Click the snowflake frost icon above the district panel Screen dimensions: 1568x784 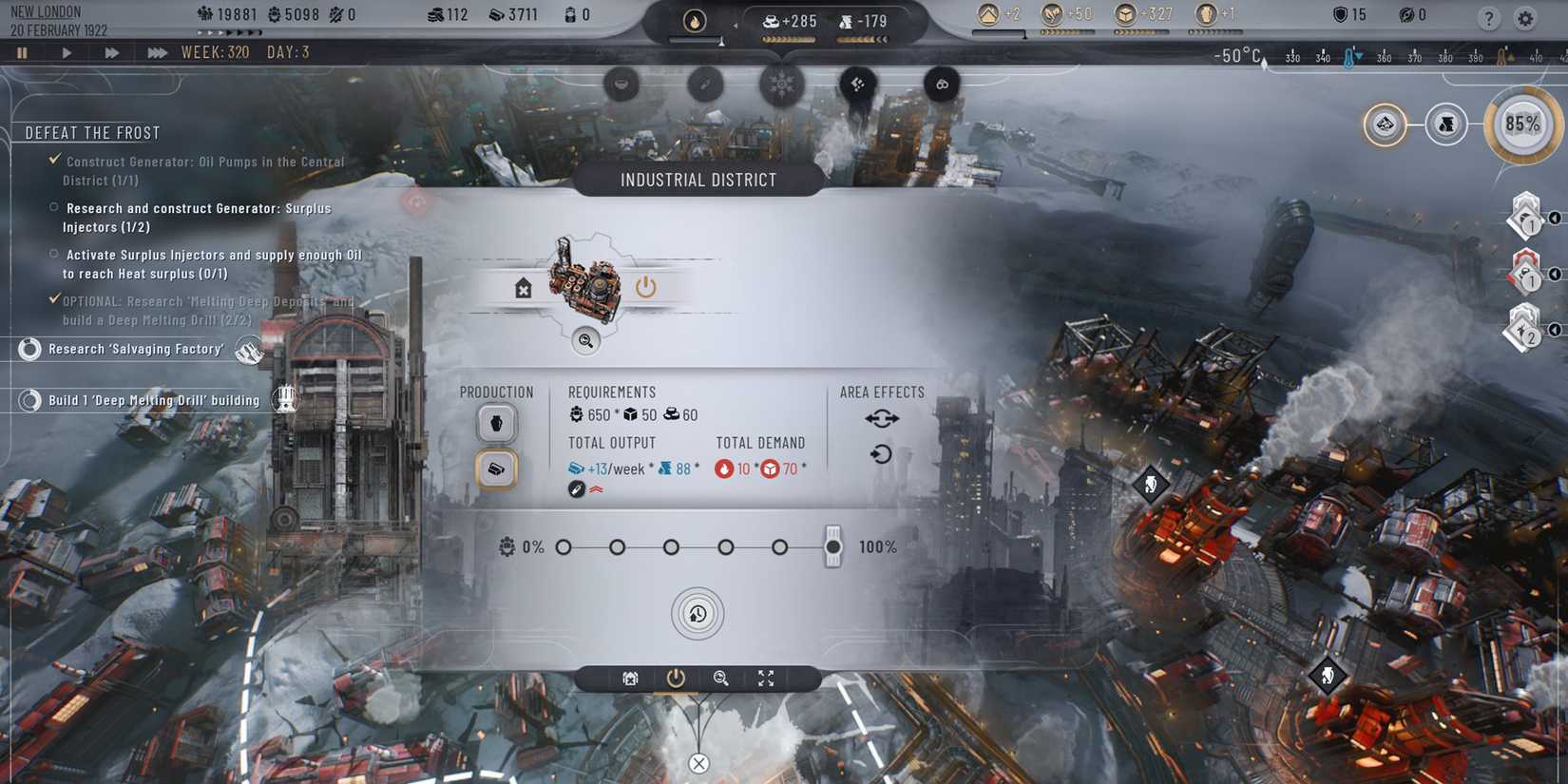tap(782, 85)
